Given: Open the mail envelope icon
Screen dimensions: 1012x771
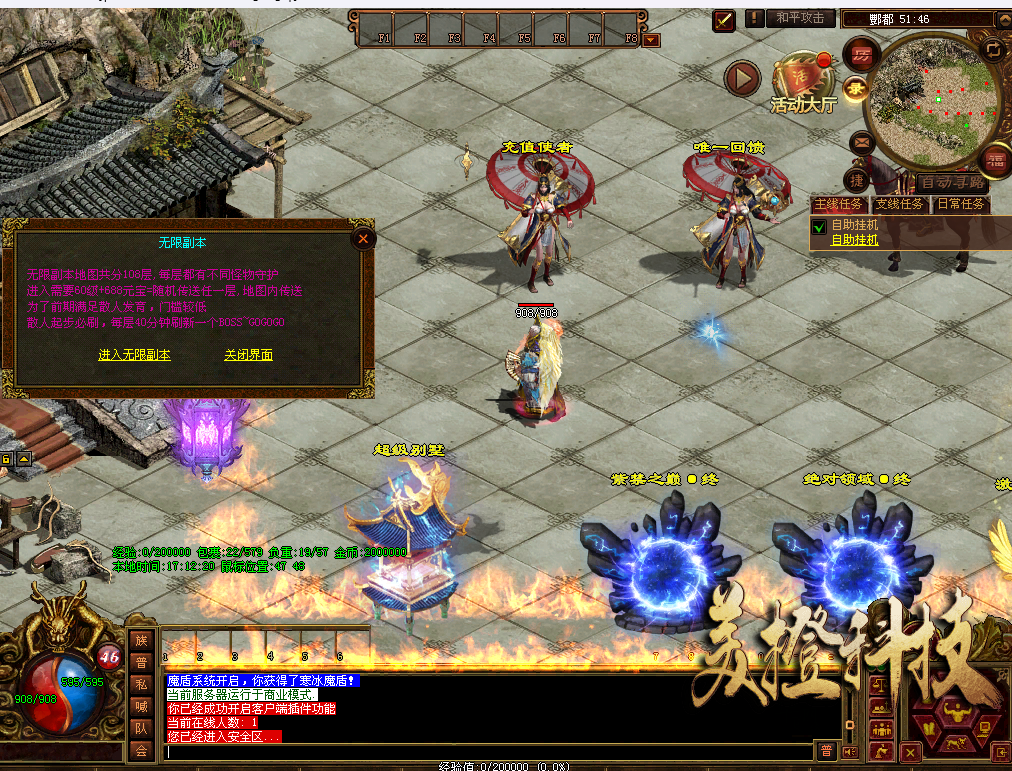Looking at the screenshot, I should point(861,143).
